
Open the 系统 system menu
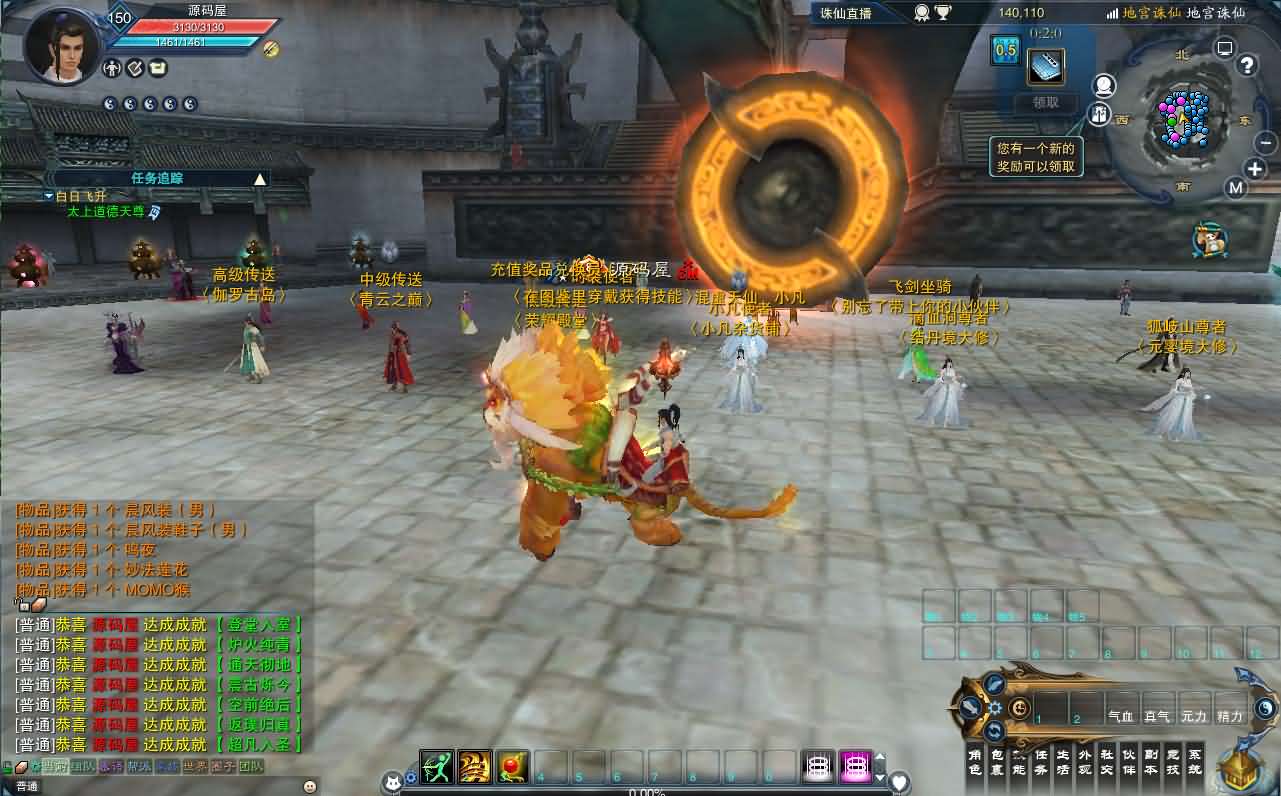1195,761
